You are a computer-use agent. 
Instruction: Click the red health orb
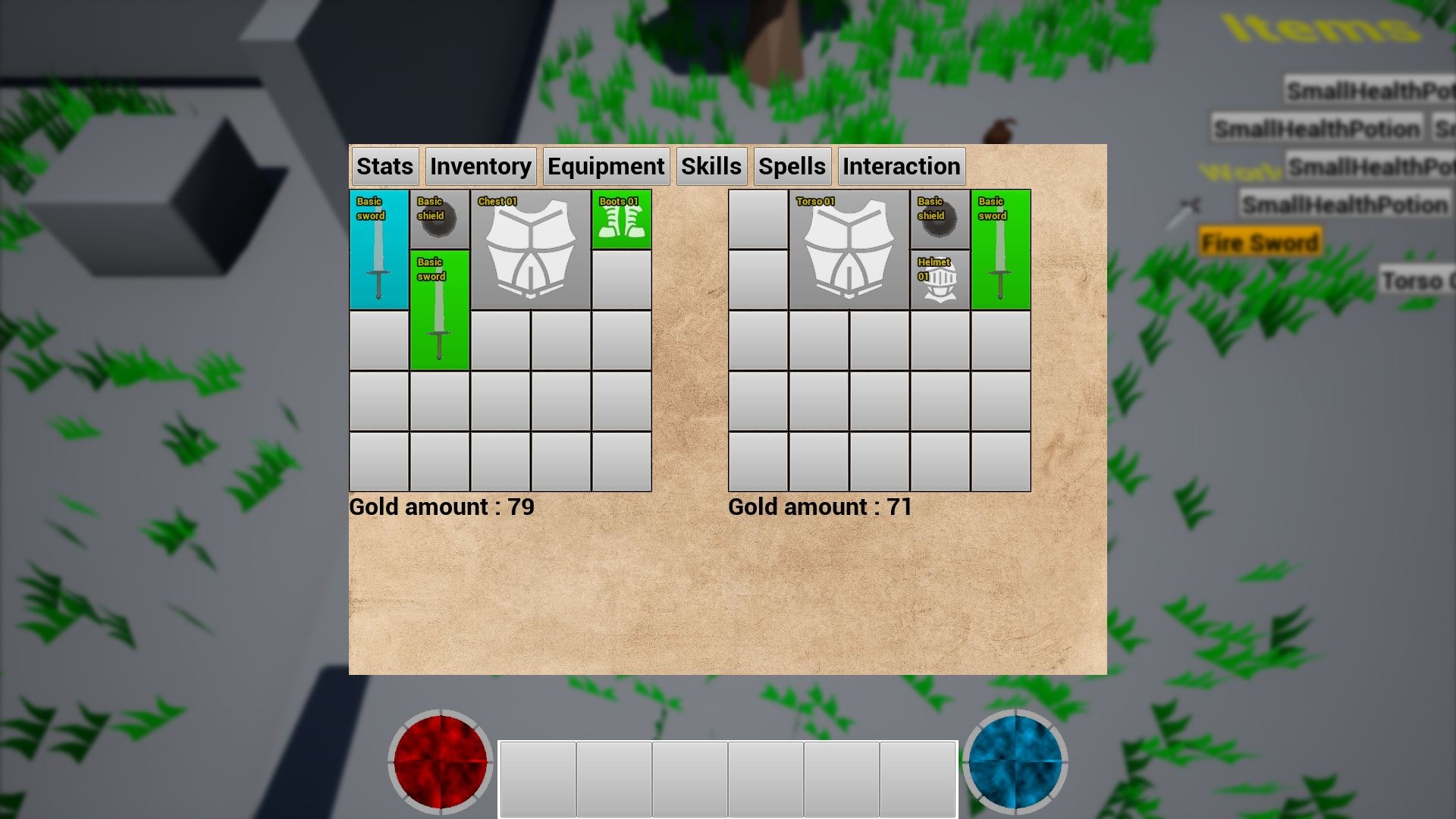pyautogui.click(x=439, y=761)
